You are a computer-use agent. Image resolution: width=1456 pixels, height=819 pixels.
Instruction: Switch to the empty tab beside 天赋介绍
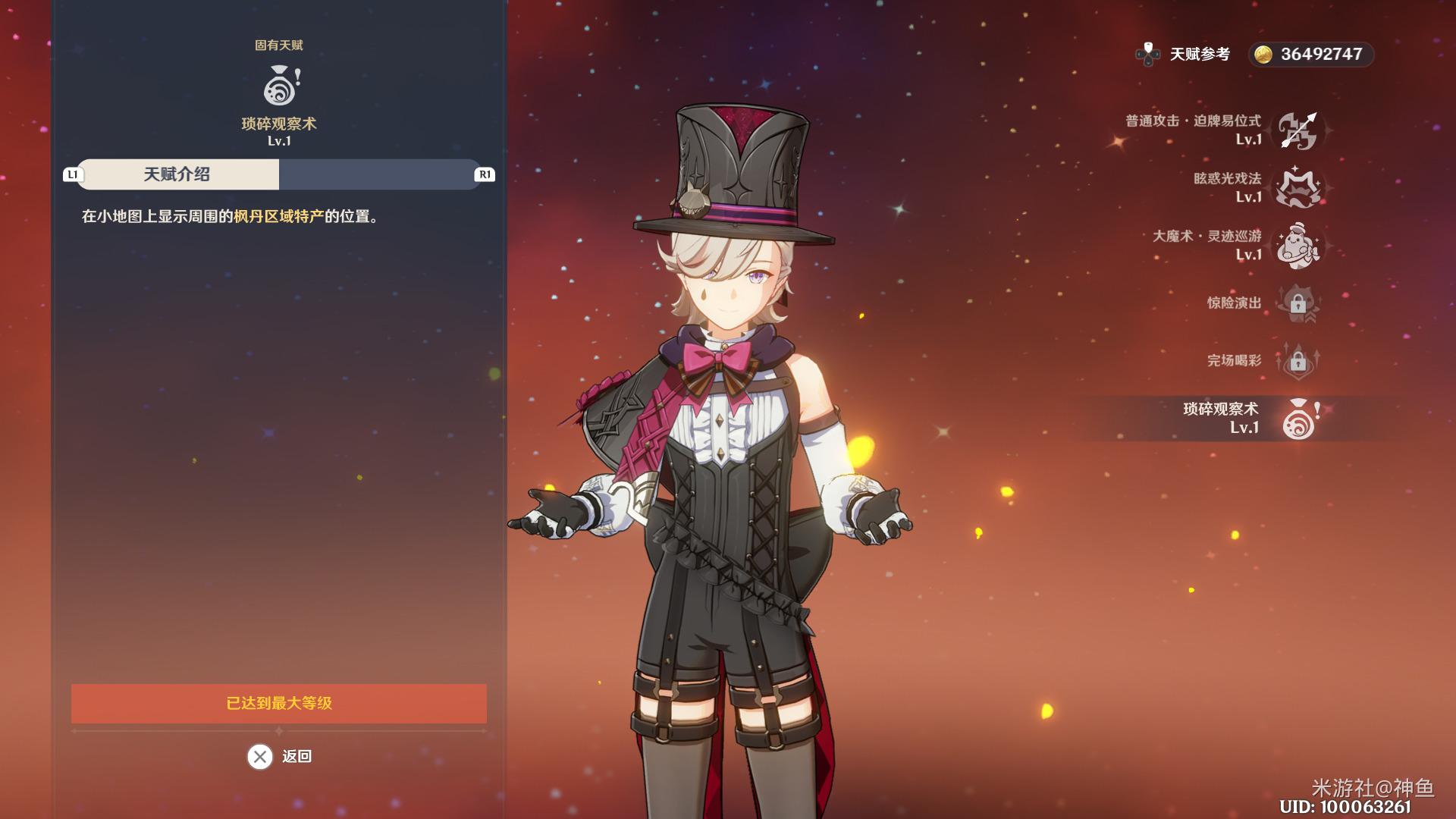tap(379, 174)
